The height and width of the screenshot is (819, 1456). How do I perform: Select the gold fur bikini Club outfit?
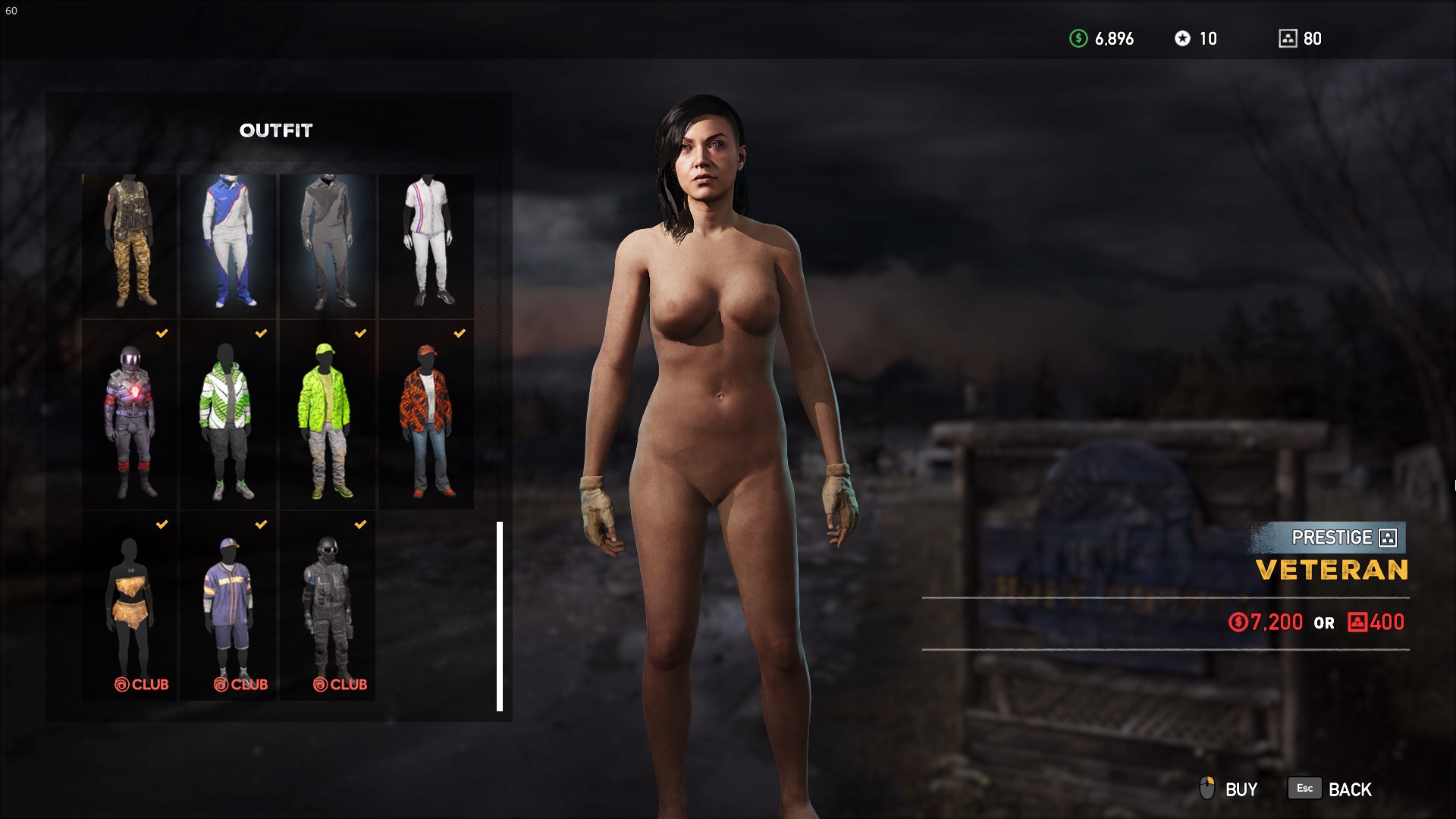point(130,606)
